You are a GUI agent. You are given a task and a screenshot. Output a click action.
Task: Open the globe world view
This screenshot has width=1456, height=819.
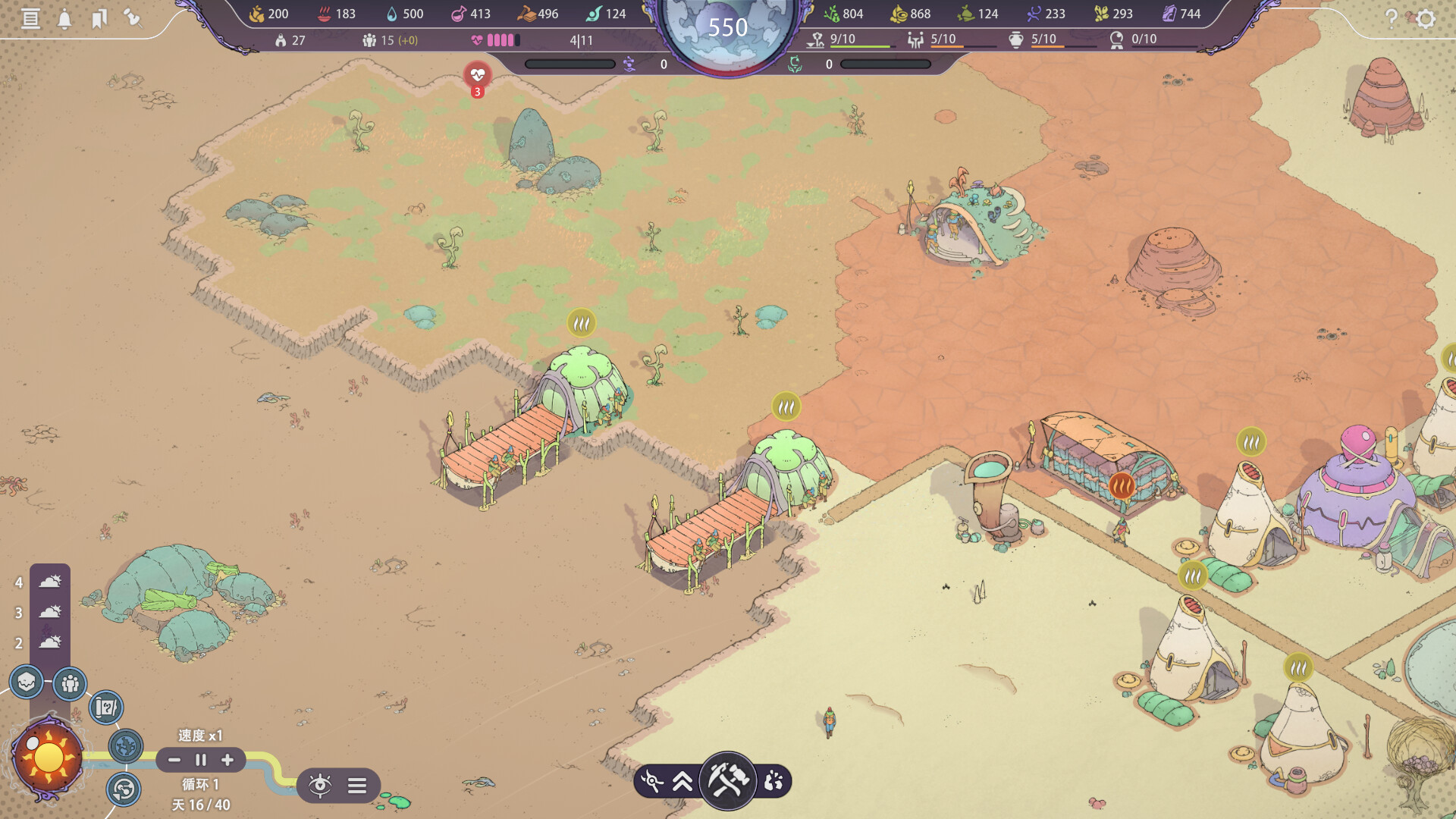pos(126,746)
